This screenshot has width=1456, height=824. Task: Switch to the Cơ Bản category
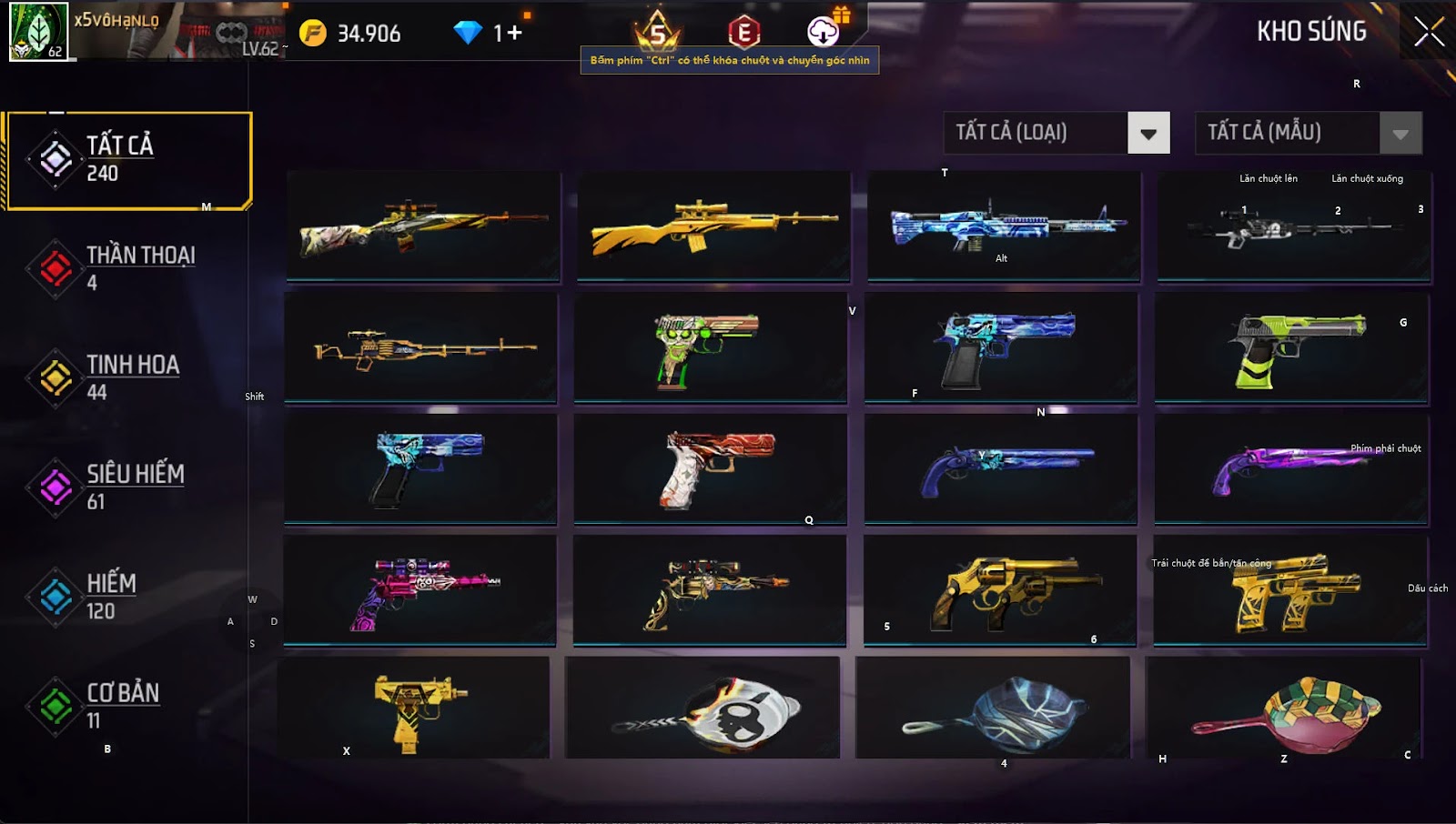tap(127, 705)
